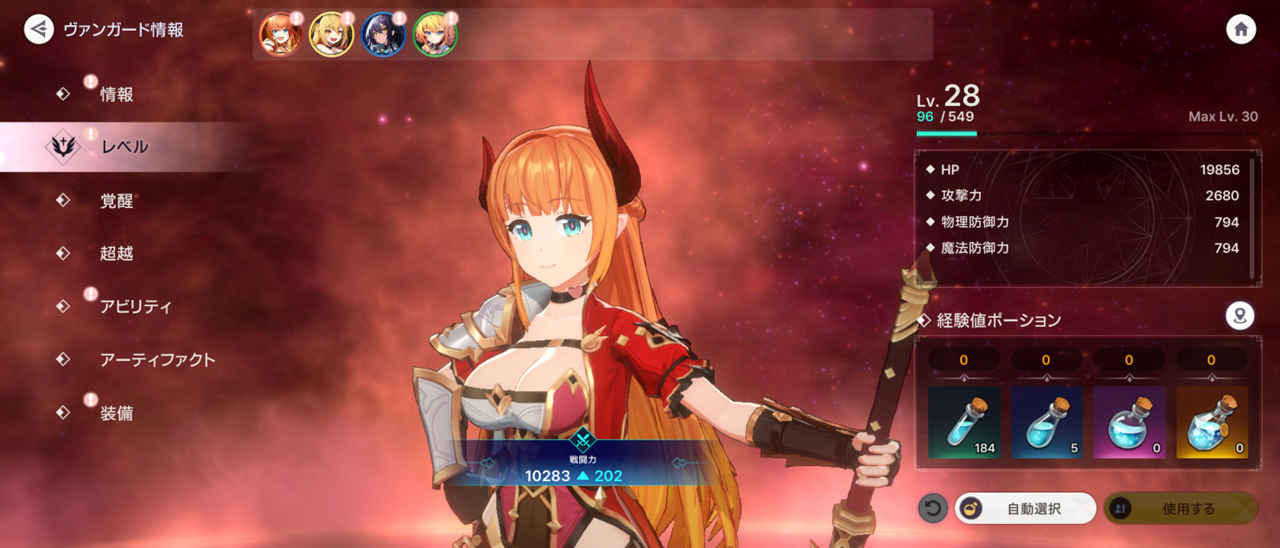Viewport: 1280px width, 548px height.
Task: Open the 超越 section
Action: (x=116, y=254)
